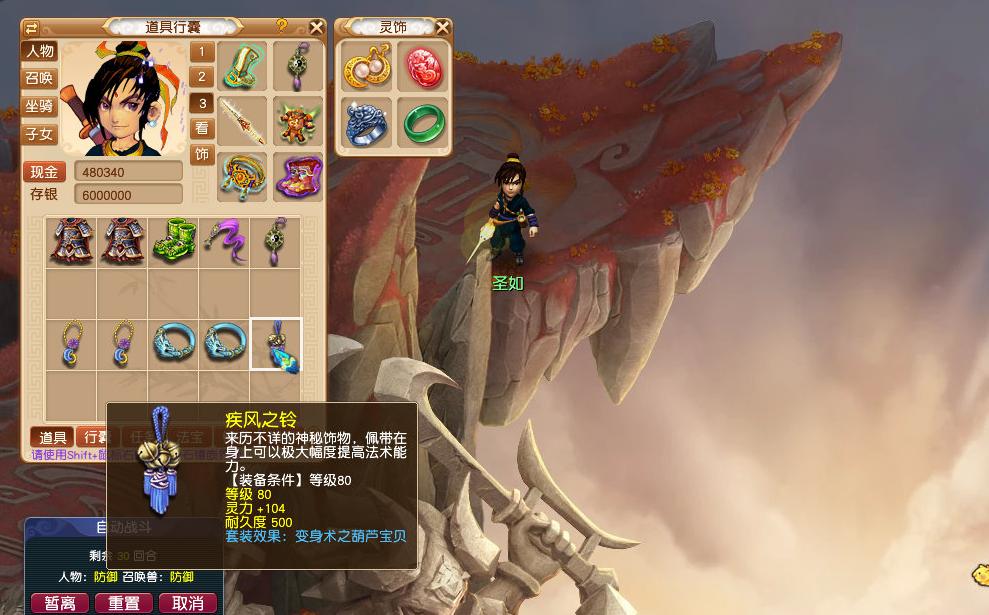Select the 子女 children tab

click(40, 133)
